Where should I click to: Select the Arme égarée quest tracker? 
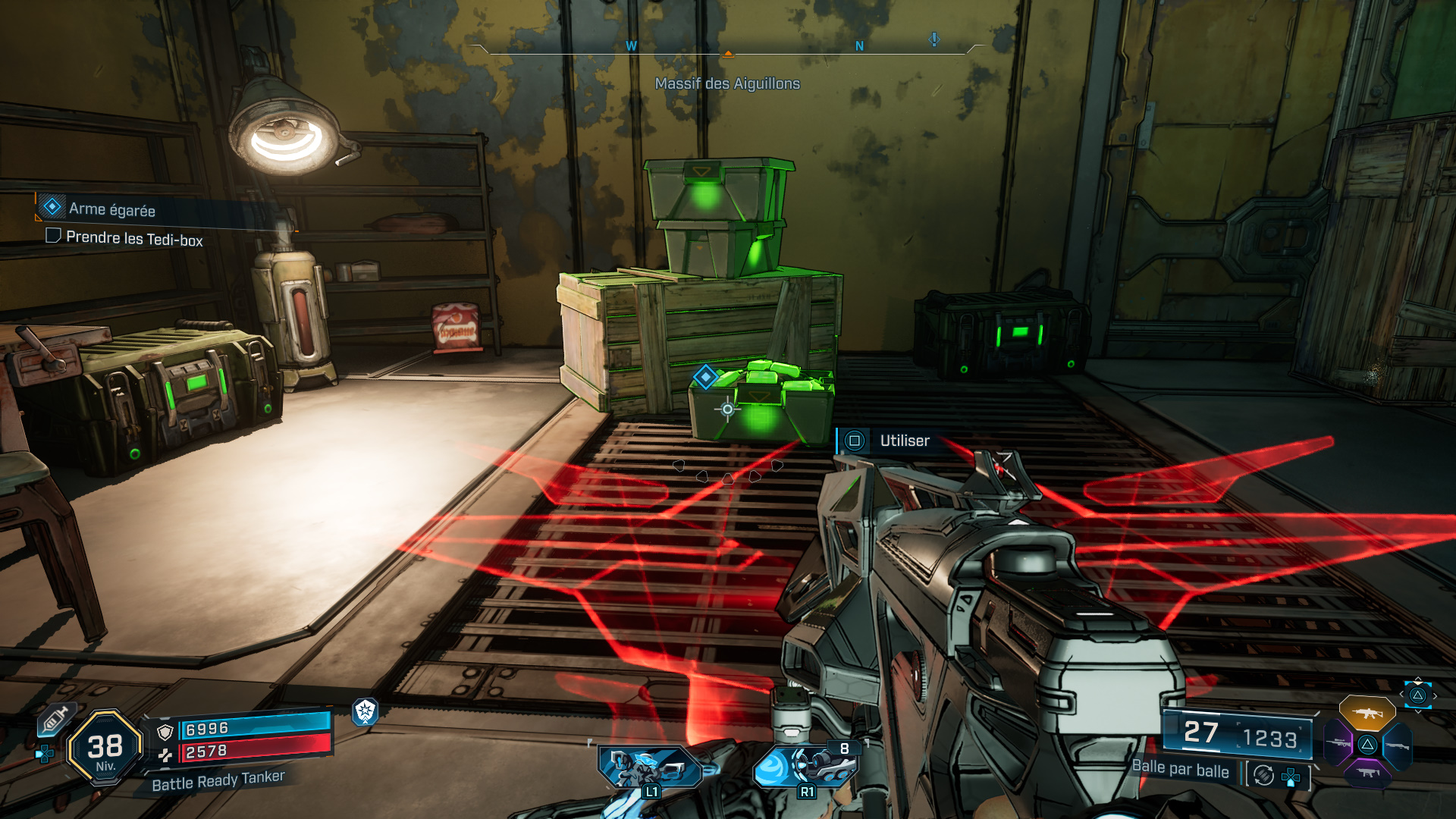click(111, 209)
